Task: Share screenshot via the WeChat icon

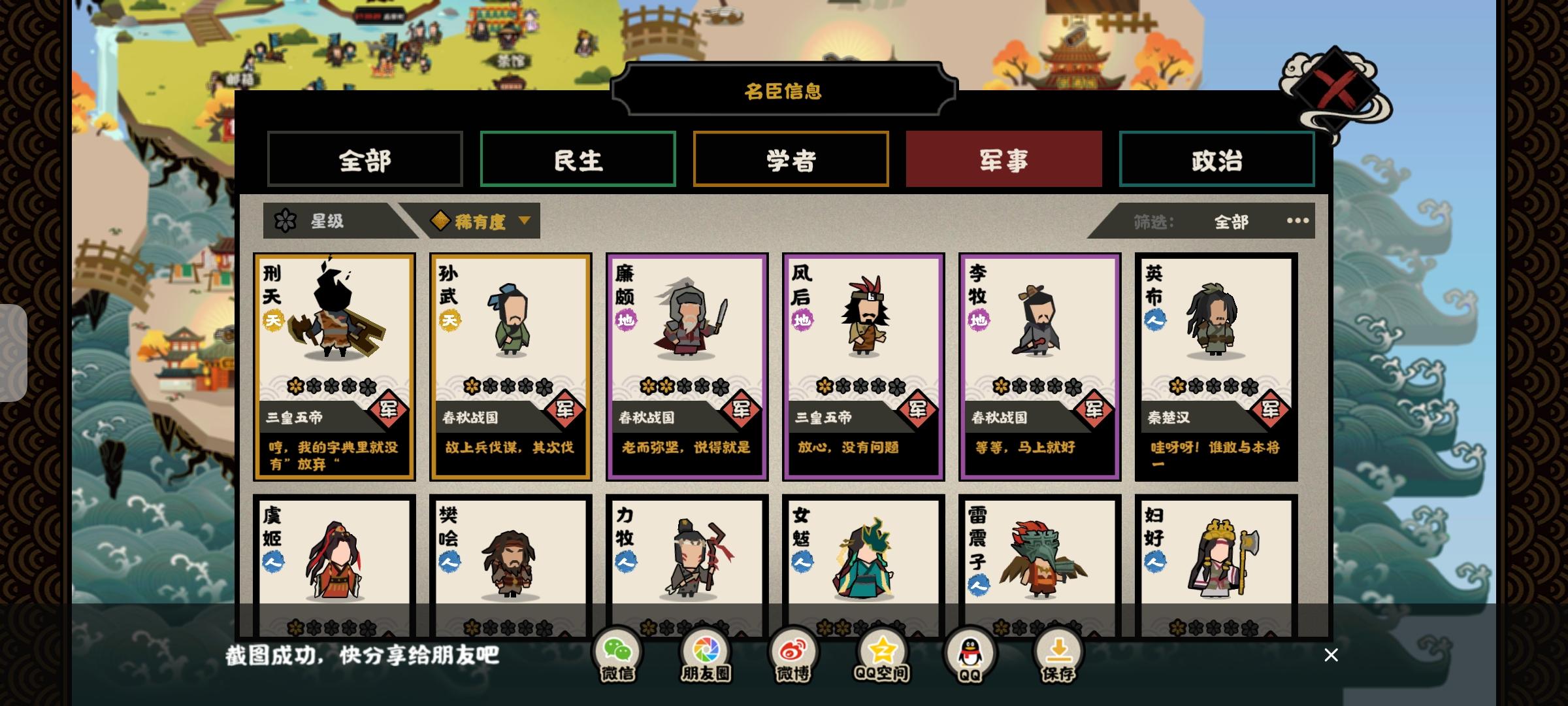Action: tap(619, 651)
